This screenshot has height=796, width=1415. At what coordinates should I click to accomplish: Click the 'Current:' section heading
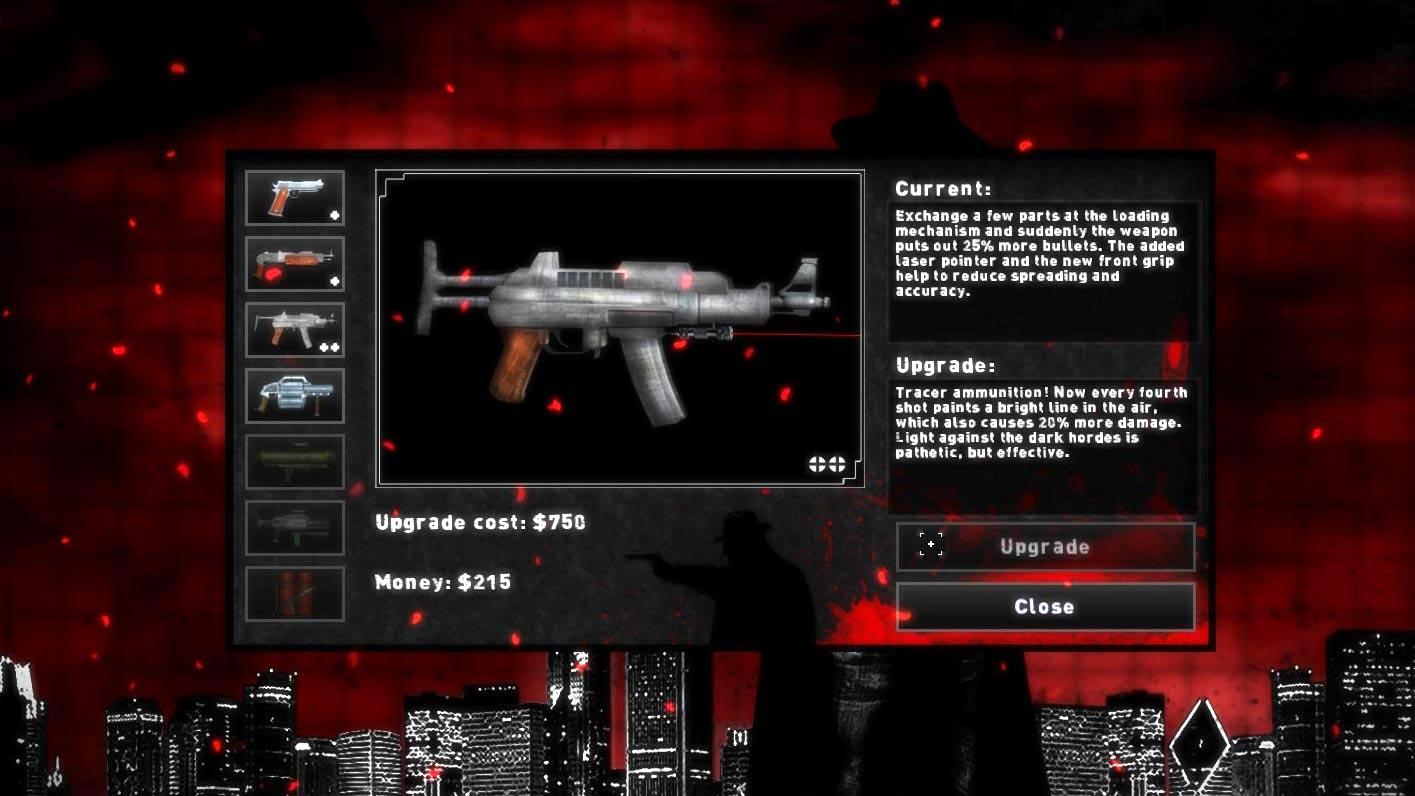click(x=941, y=188)
